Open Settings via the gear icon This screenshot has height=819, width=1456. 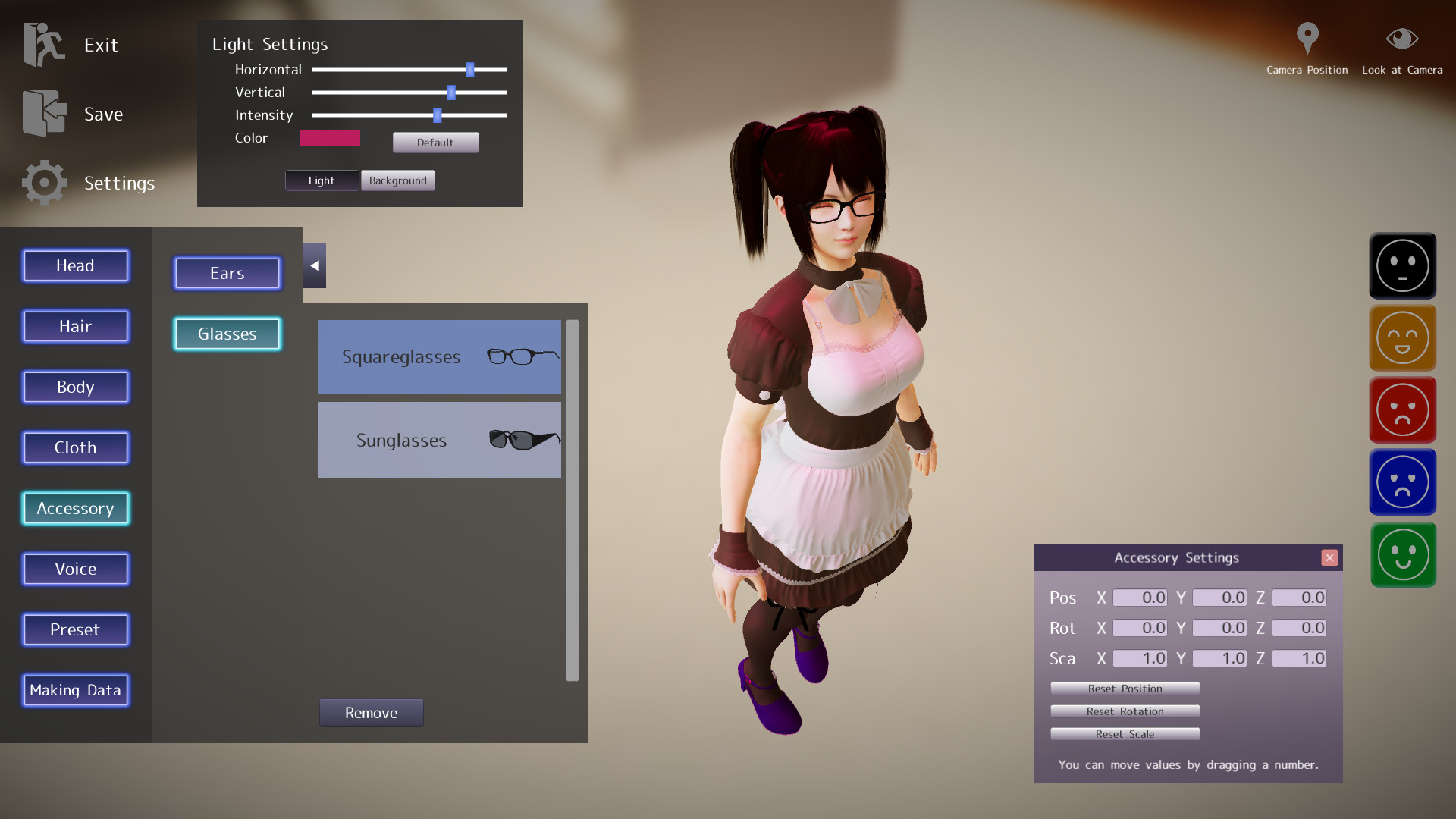[x=43, y=182]
